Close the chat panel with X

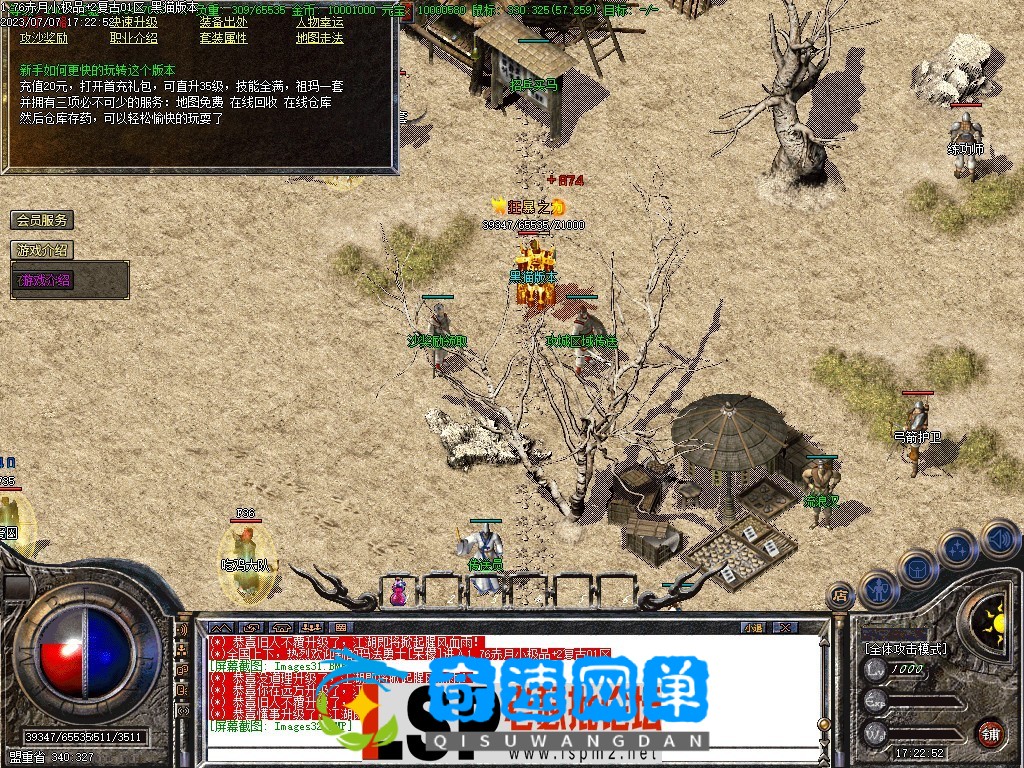click(x=785, y=627)
